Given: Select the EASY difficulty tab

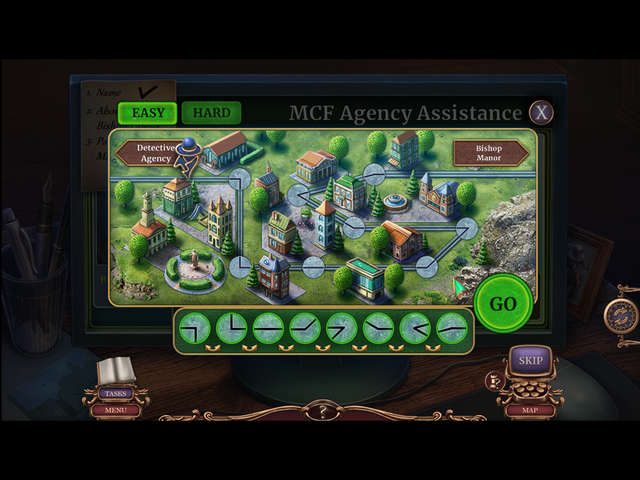Looking at the screenshot, I should click(x=148, y=113).
